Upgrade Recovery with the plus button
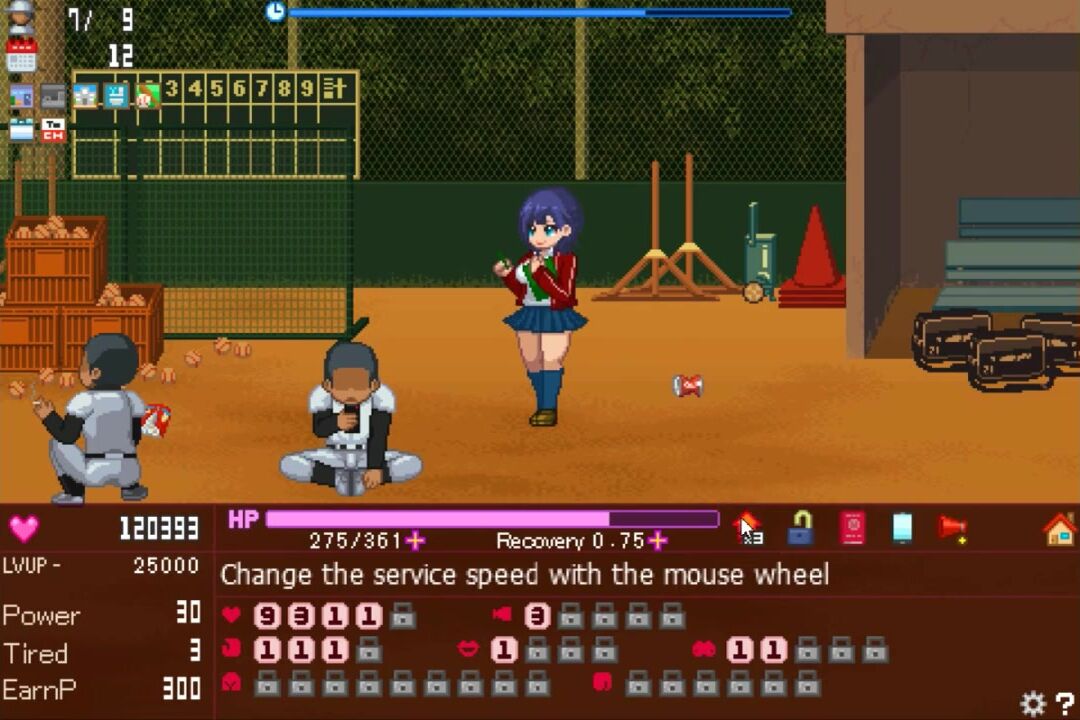The image size is (1080, 720). [x=657, y=541]
